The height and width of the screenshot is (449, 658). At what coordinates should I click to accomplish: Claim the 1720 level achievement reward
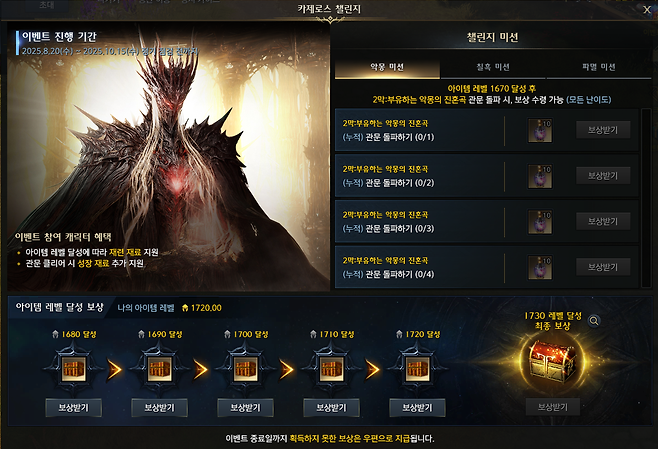417,408
